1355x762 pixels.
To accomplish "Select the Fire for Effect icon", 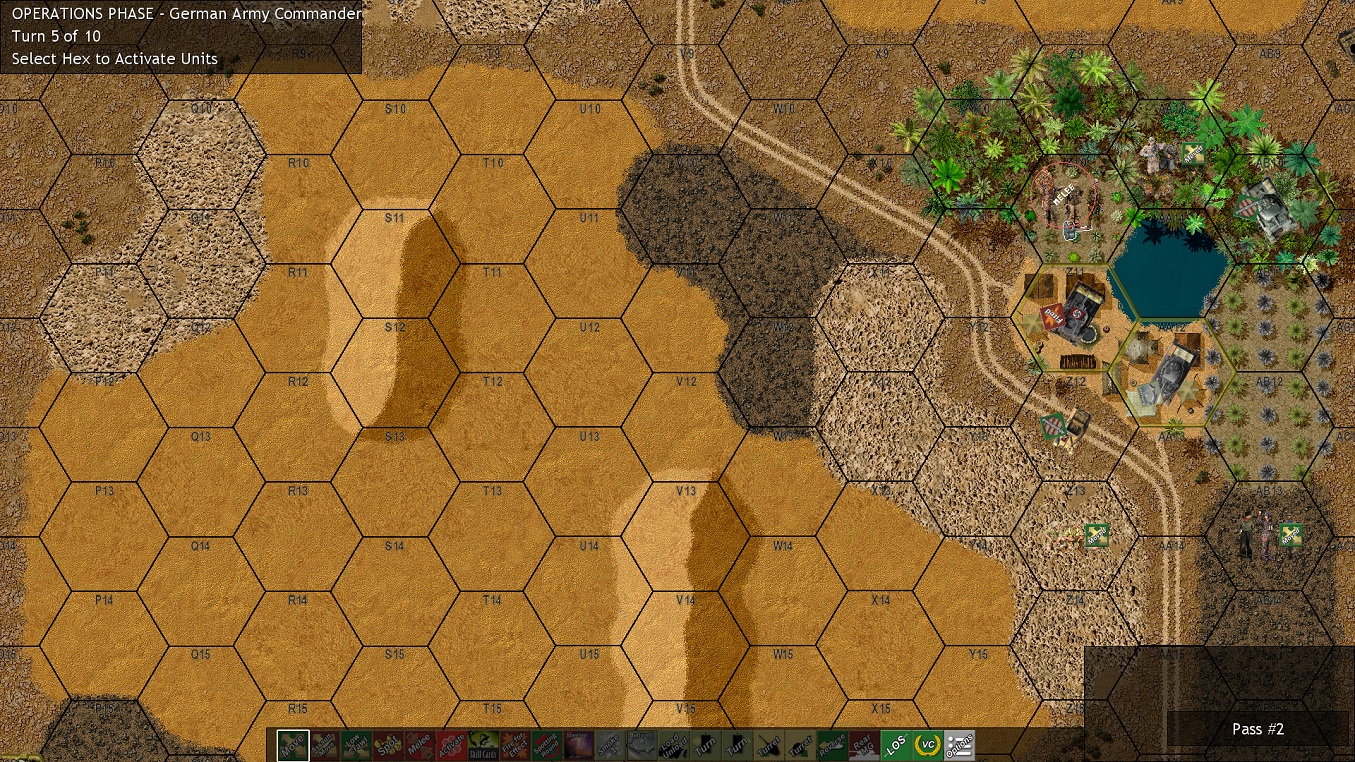I will point(514,745).
